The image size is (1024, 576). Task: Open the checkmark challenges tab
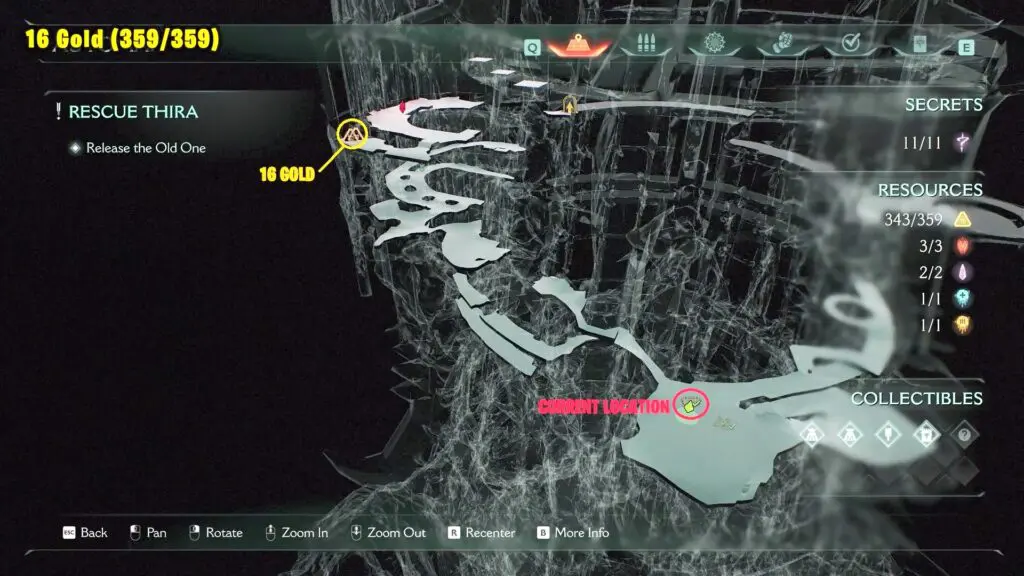tap(851, 45)
